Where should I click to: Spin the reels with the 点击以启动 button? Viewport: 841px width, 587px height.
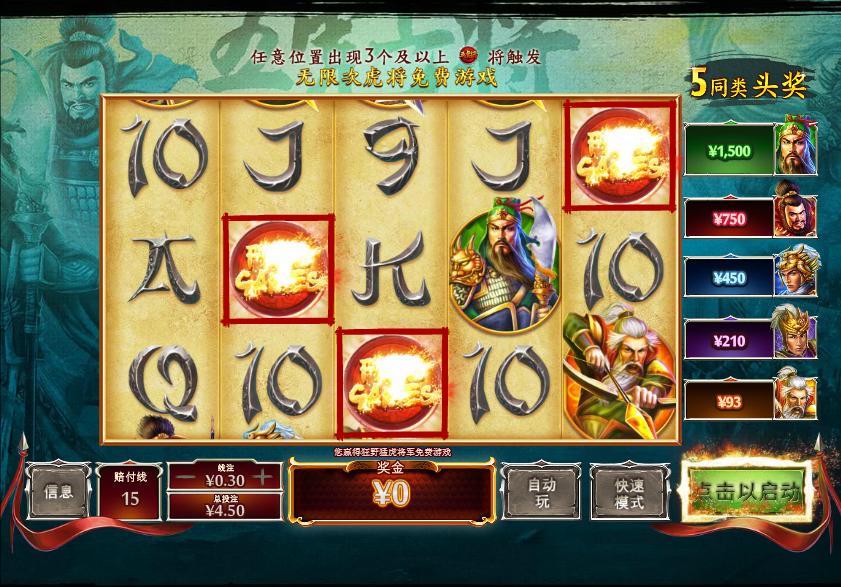click(746, 492)
